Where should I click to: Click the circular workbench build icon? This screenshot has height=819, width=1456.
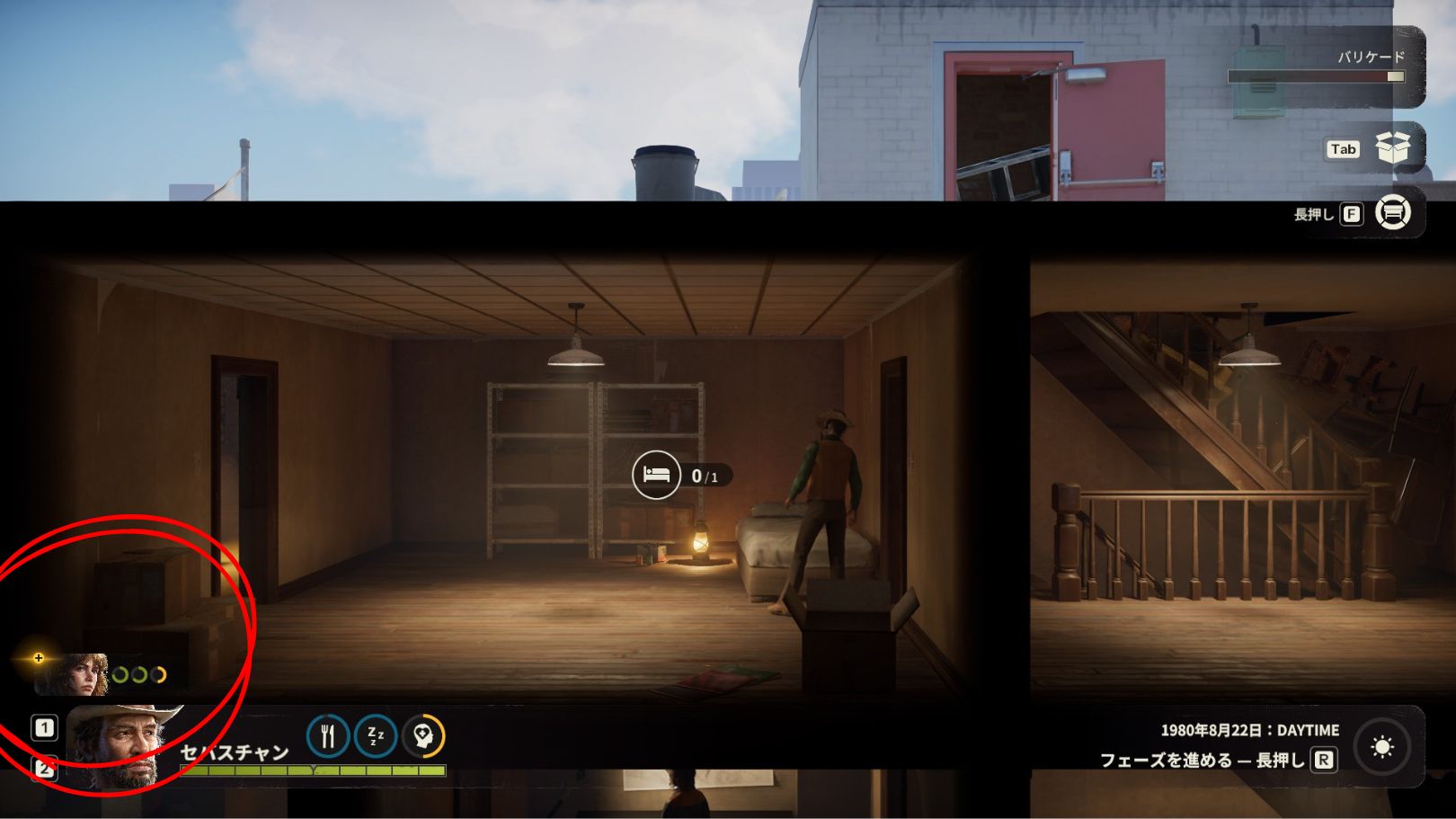(x=1392, y=213)
